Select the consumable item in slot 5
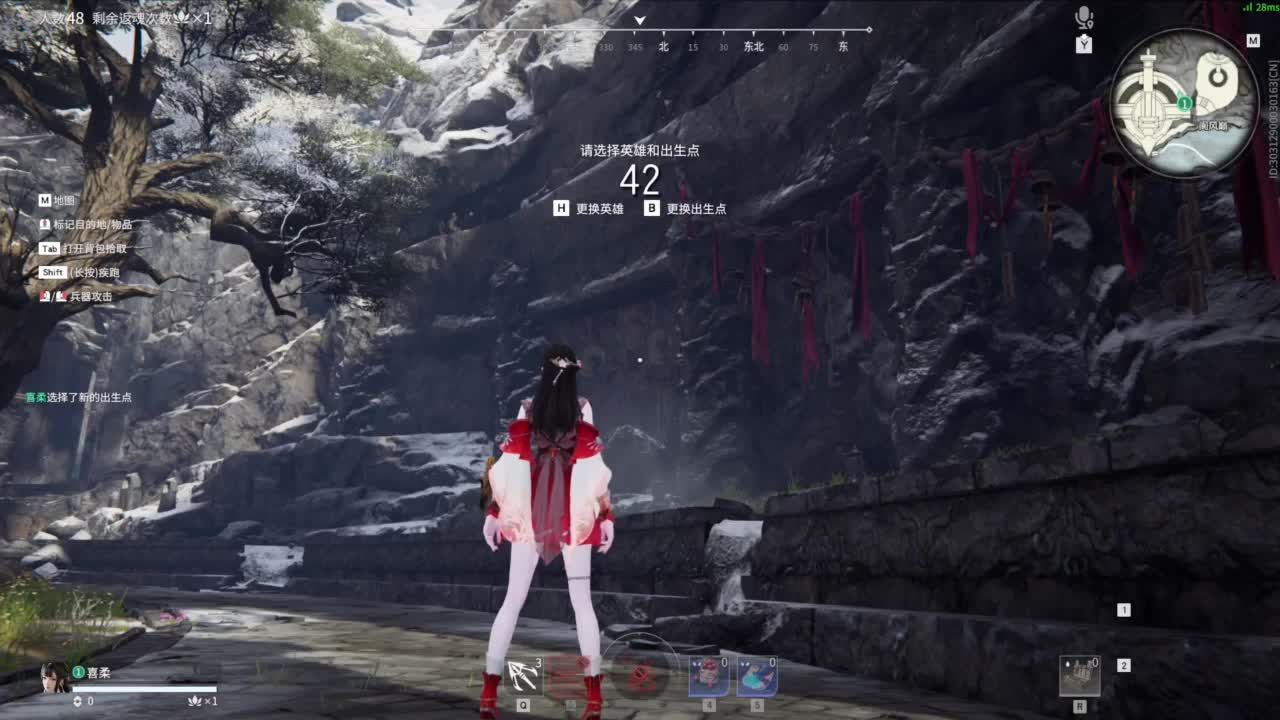This screenshot has height=720, width=1280. point(757,676)
